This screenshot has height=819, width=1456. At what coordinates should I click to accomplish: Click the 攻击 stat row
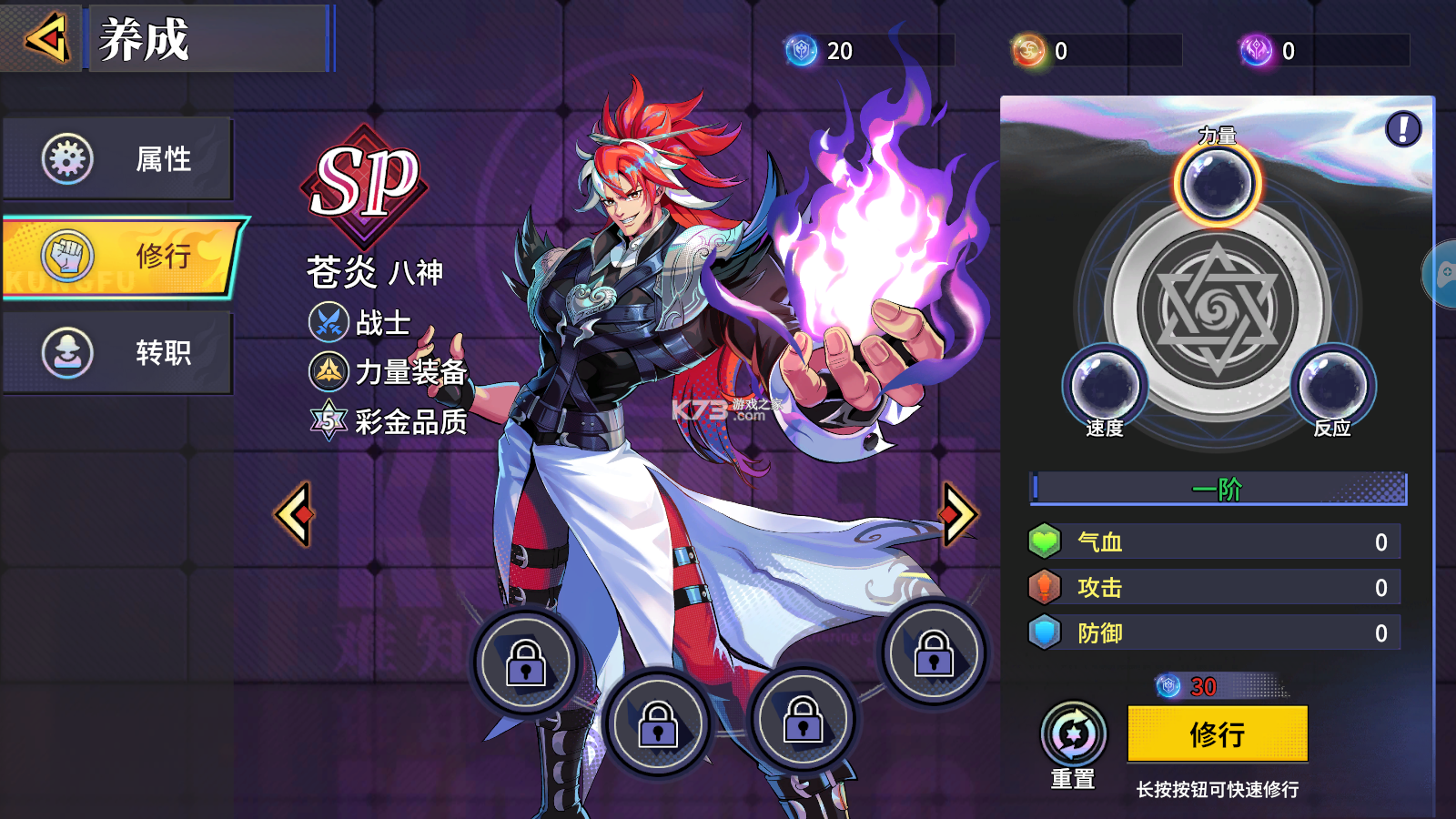coord(1215,587)
